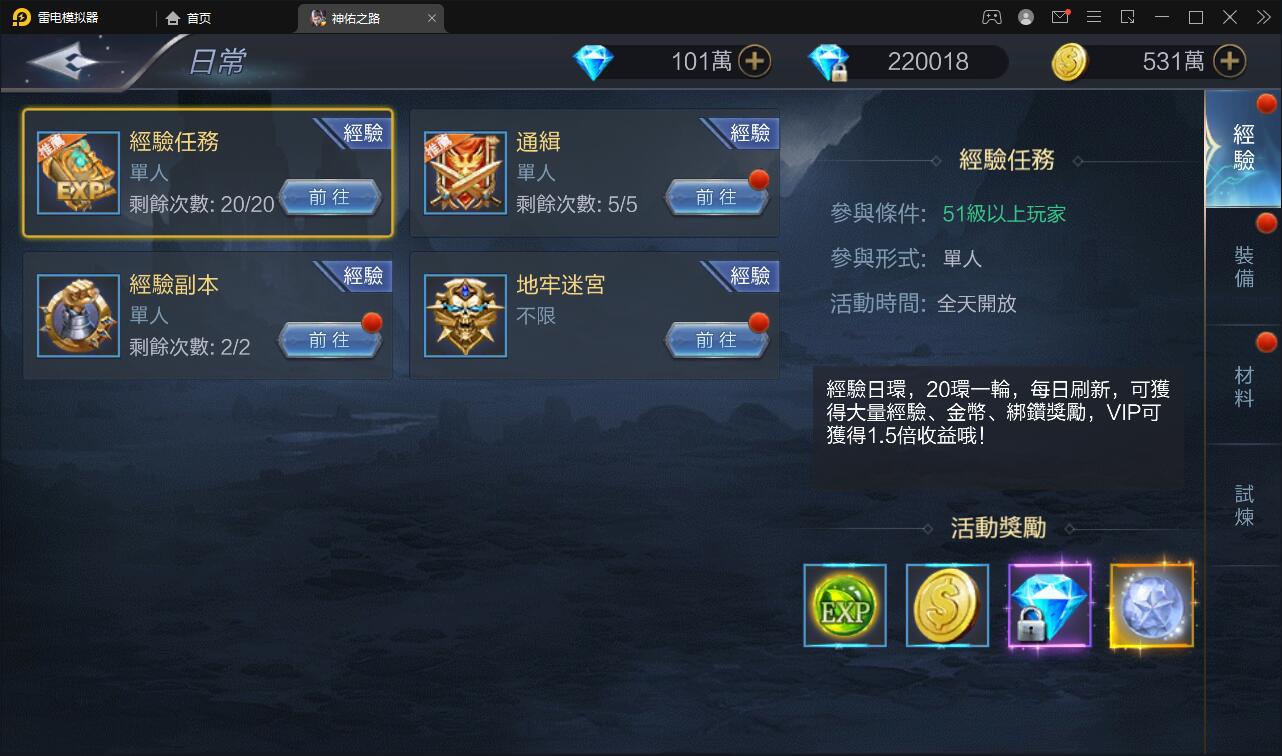Open the emulator hamburger menu
Screen dimensions: 1282x756
[1094, 17]
